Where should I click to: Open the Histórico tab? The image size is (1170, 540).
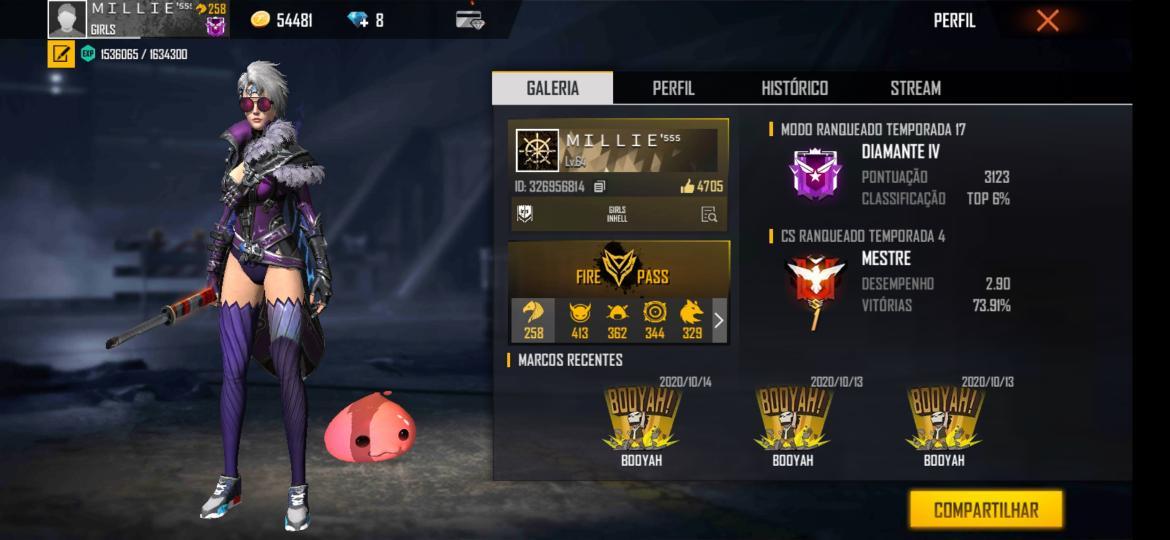[794, 88]
